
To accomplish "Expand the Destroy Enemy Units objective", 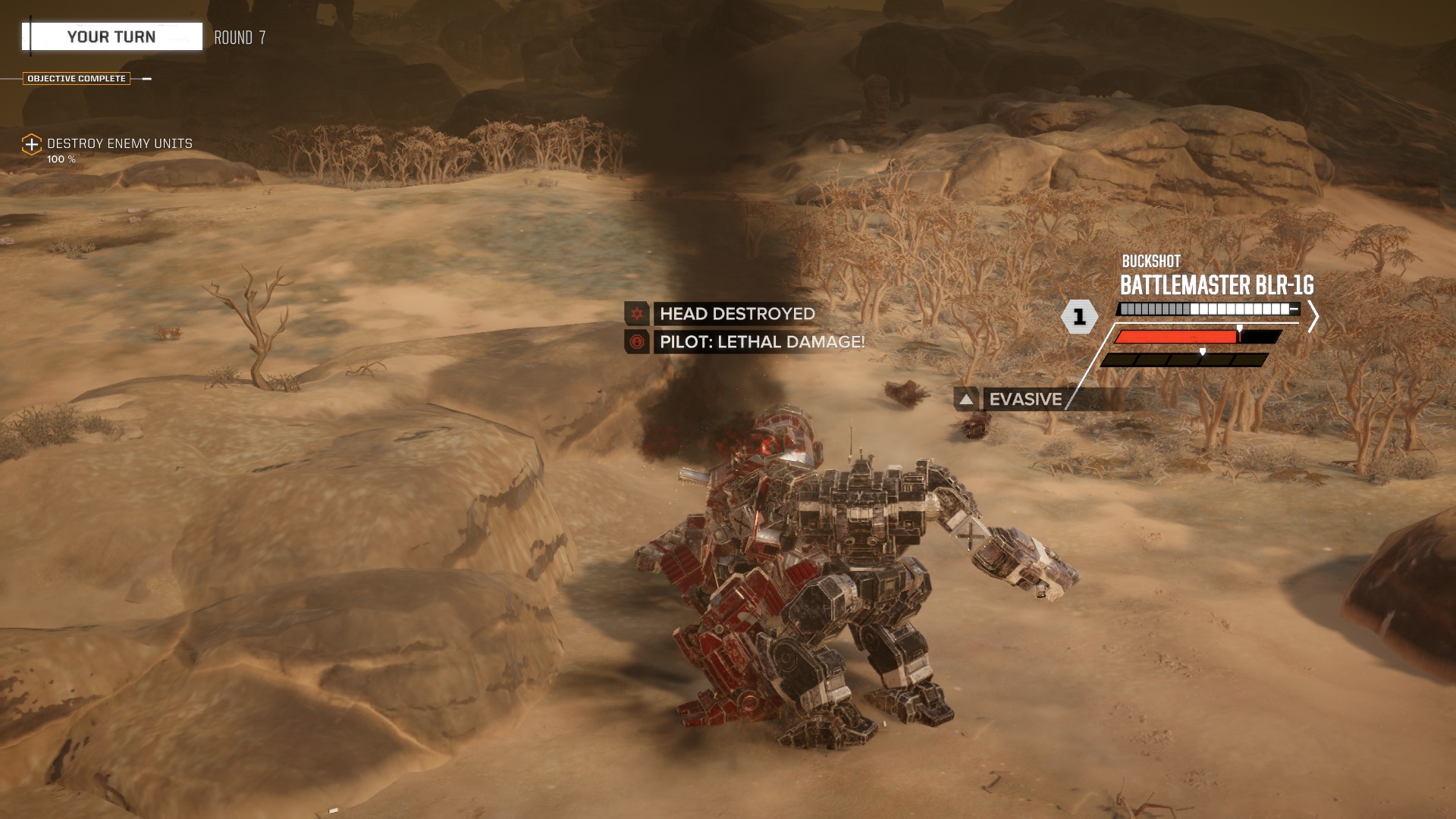I will tap(31, 144).
